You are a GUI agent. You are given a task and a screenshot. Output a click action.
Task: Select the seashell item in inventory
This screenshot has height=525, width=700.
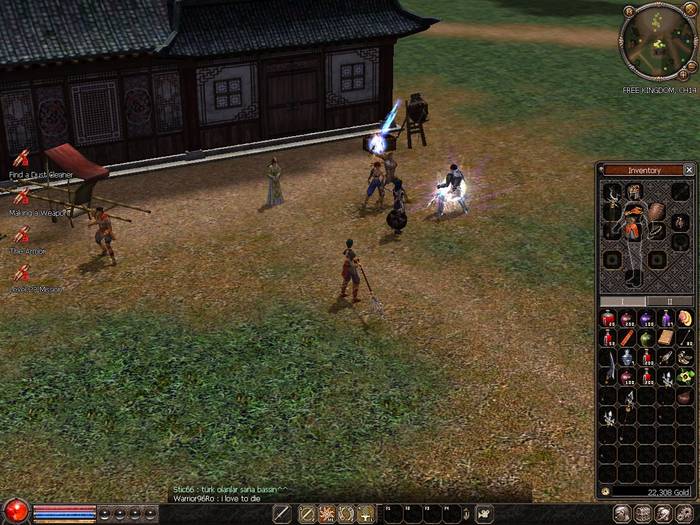pyautogui.click(x=684, y=319)
